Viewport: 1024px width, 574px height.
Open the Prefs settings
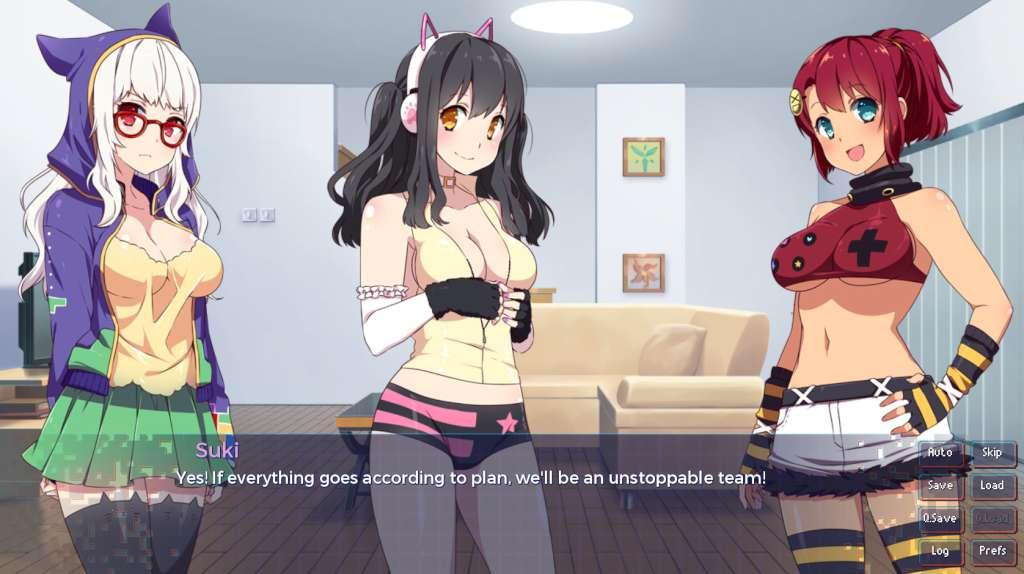pos(992,551)
